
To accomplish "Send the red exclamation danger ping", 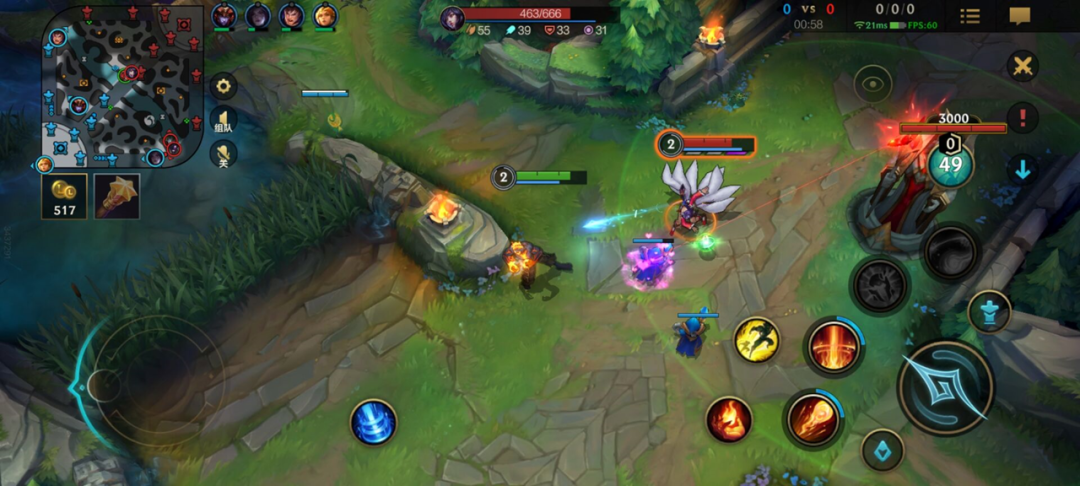I will (1022, 117).
